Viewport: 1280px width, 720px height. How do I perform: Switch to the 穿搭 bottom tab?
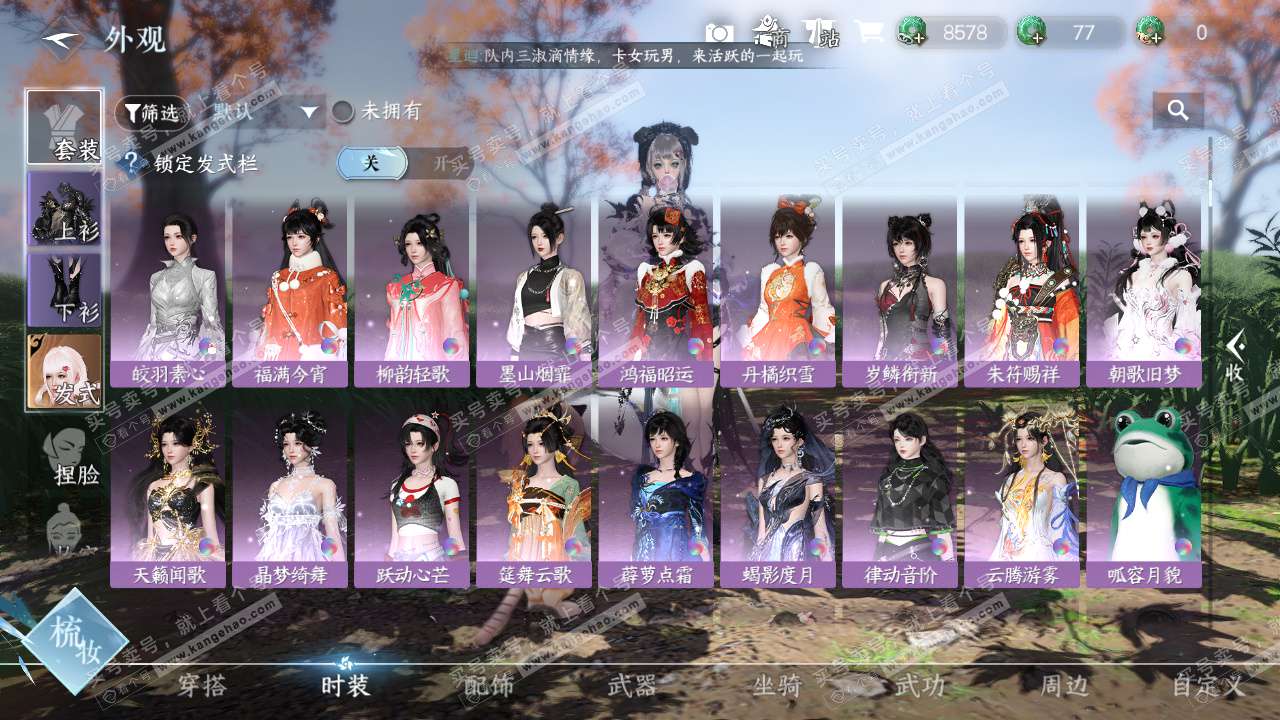tap(202, 686)
